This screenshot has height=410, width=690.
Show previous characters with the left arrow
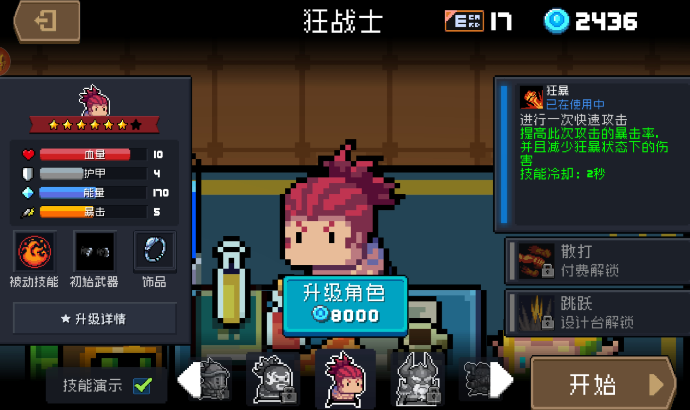188,381
